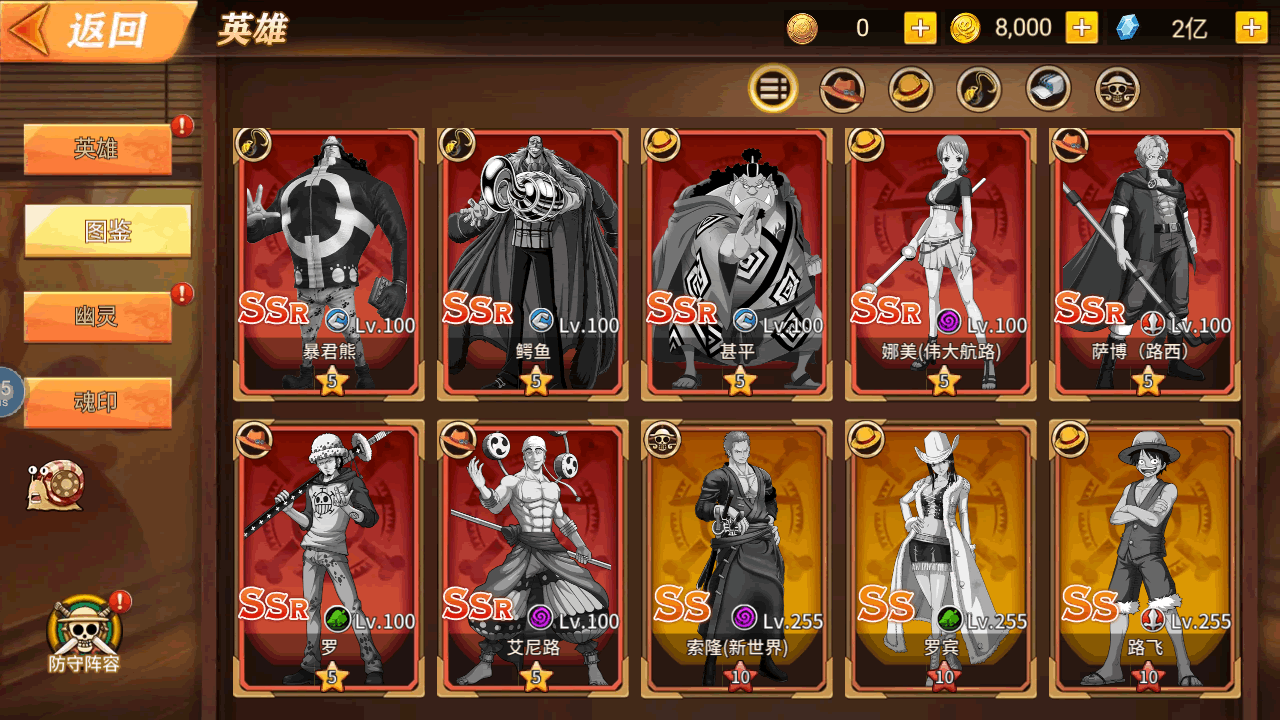Show all heroes with the list filter
Screen dimensions: 1280x720
point(773,89)
